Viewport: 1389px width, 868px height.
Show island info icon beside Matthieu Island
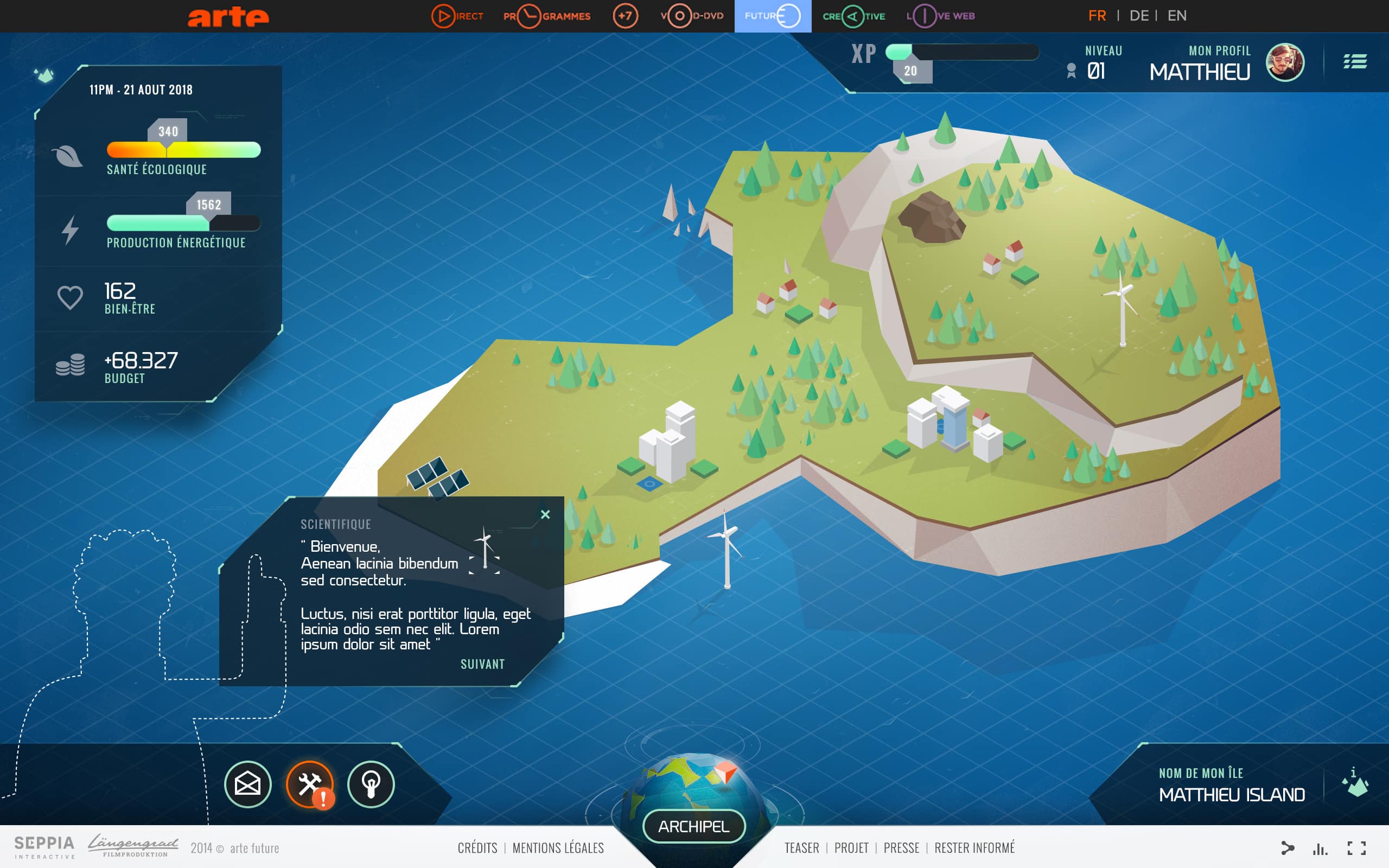(x=1355, y=782)
